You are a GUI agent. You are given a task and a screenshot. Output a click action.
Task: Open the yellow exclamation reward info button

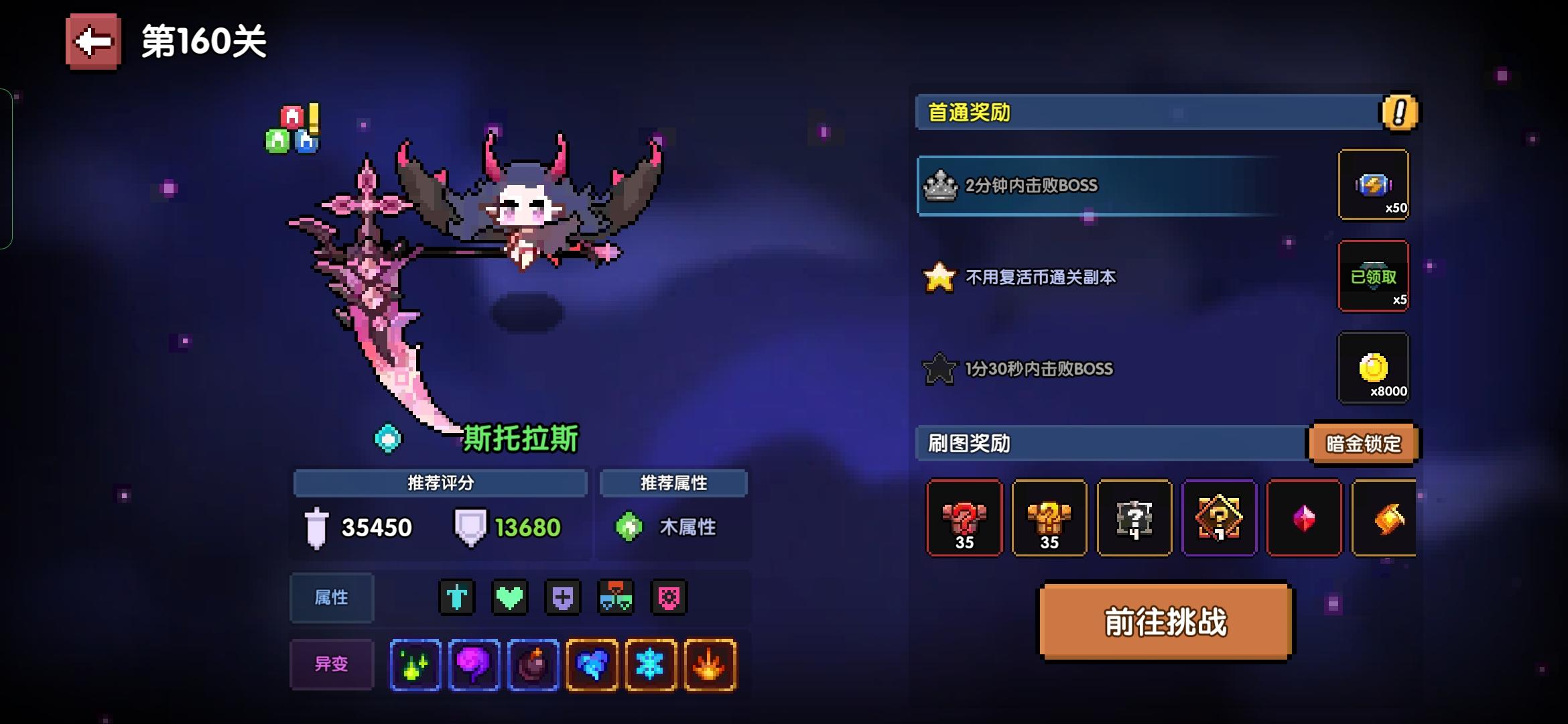(1398, 114)
